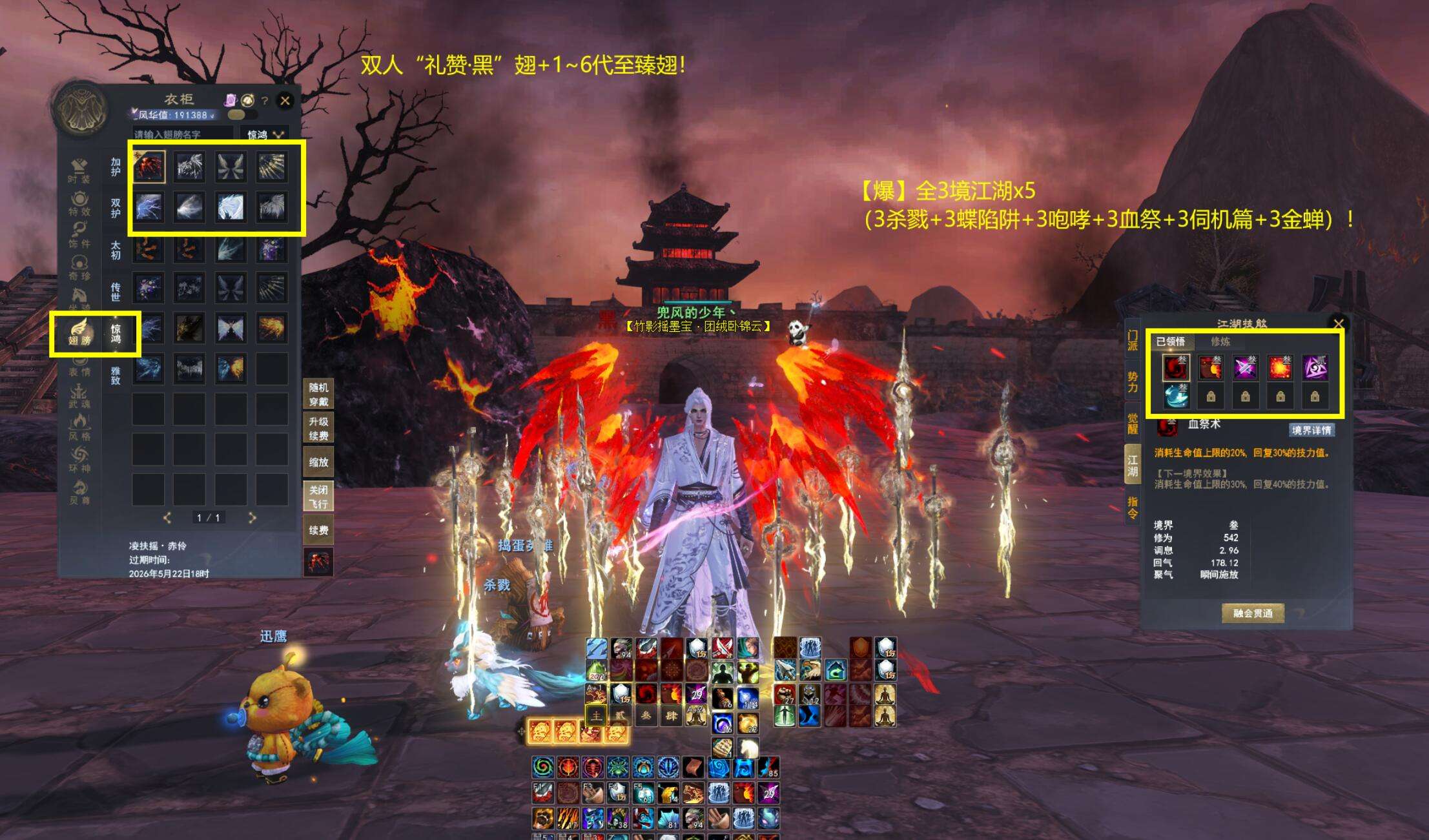Viewport: 1429px width, 840px height.
Task: Switch to the 修炼 tab
Action: [x=1220, y=342]
